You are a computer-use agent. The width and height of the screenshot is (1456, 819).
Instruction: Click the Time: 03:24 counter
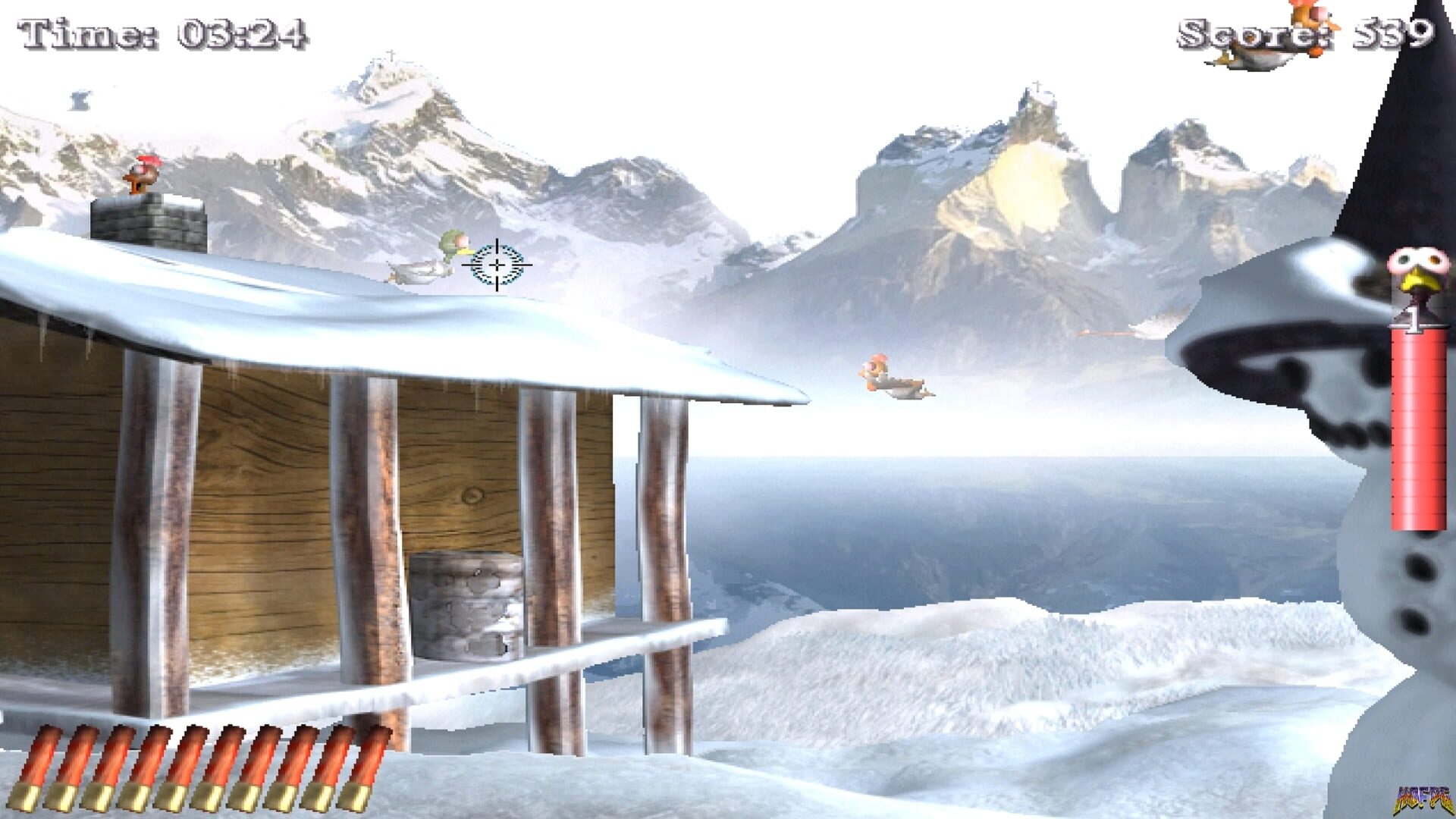click(x=159, y=30)
